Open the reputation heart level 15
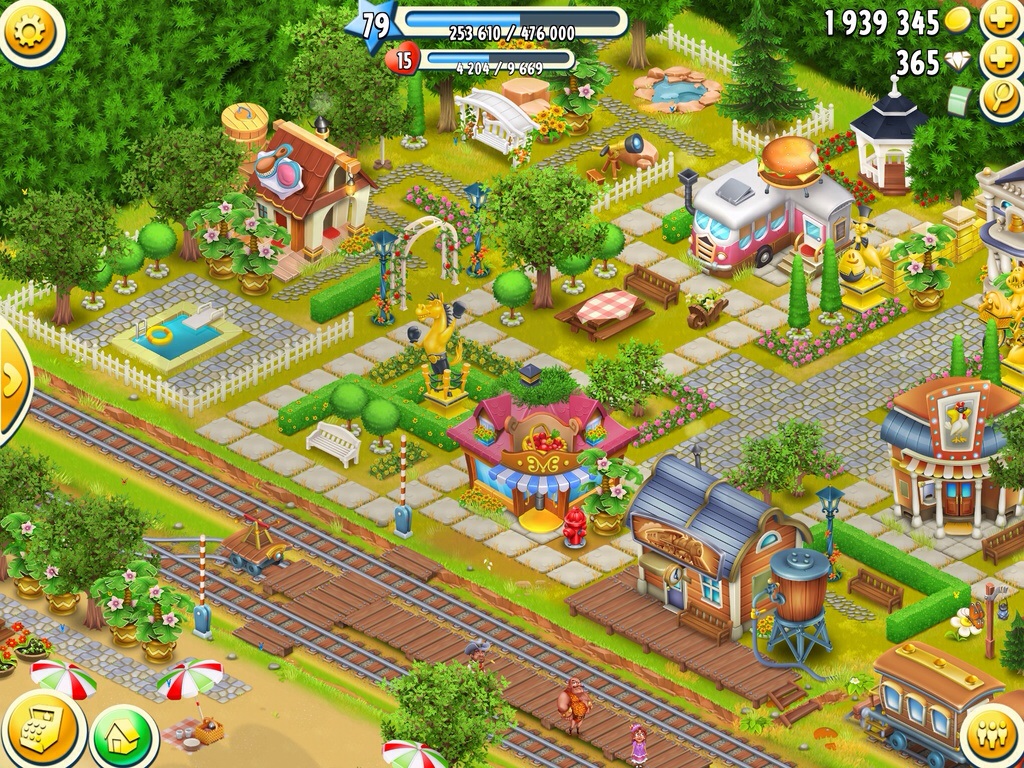Image resolution: width=1024 pixels, height=768 pixels. click(402, 61)
